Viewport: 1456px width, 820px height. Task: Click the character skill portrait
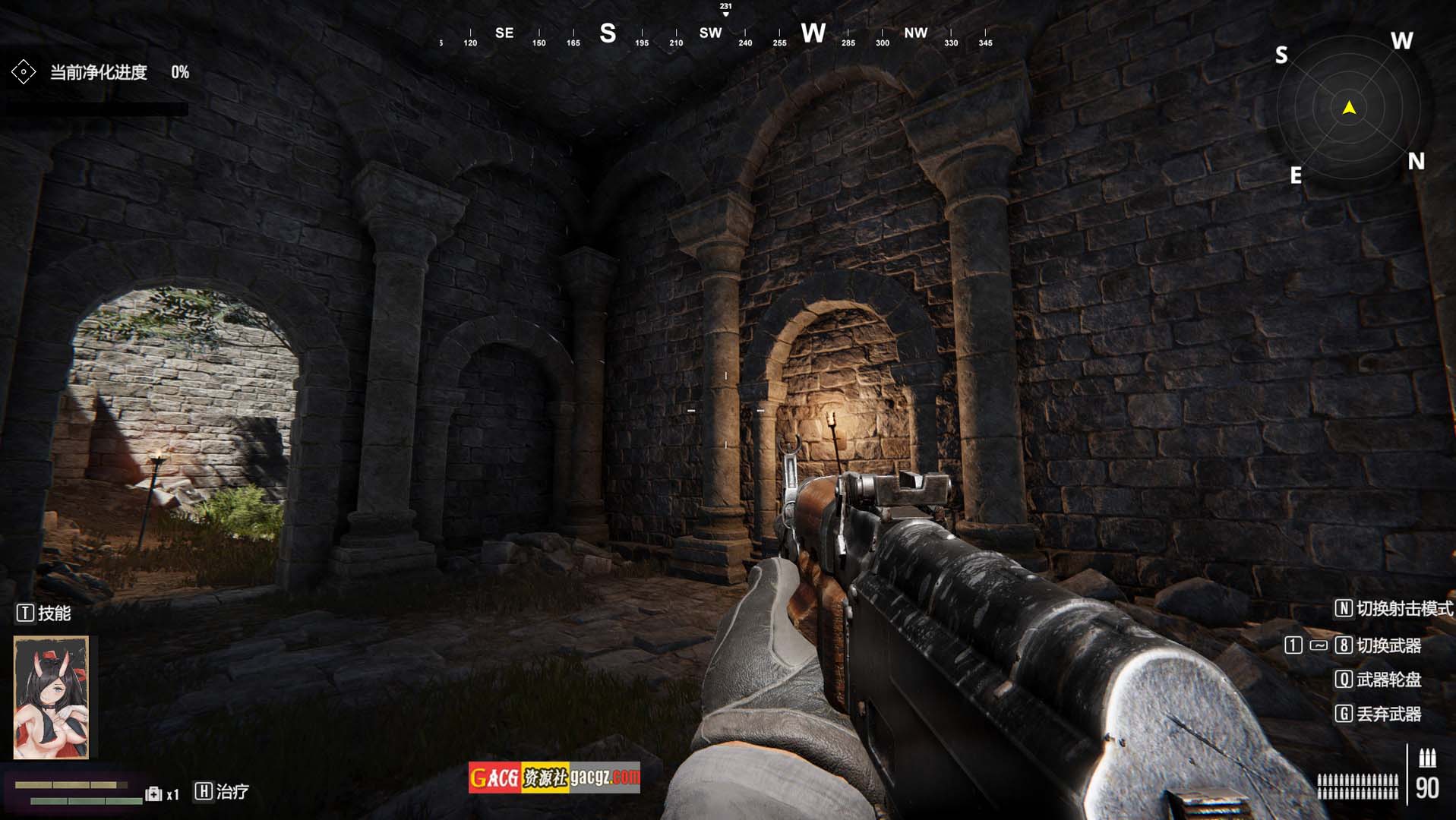[51, 697]
